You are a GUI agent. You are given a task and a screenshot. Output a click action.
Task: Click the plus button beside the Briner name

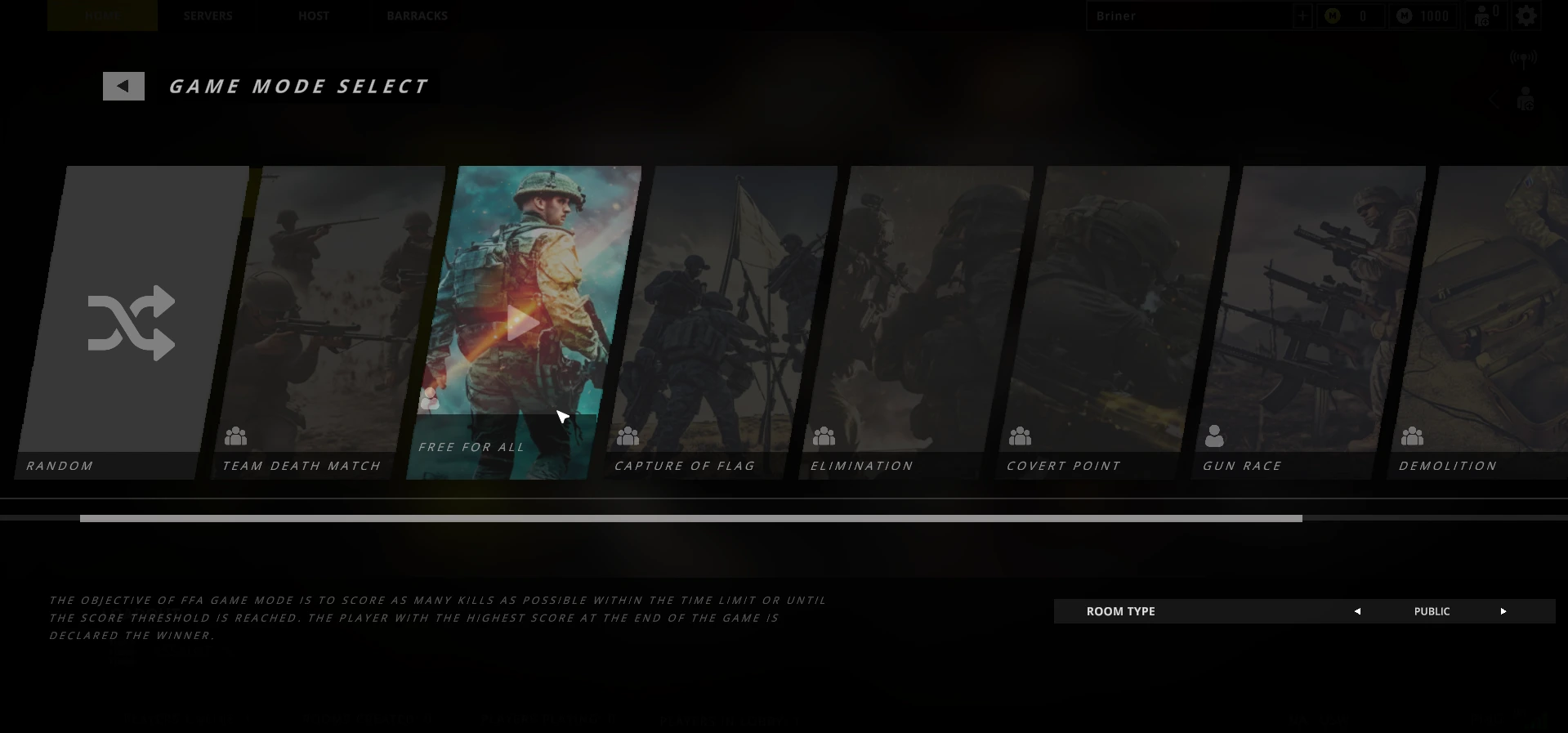pyautogui.click(x=1302, y=16)
